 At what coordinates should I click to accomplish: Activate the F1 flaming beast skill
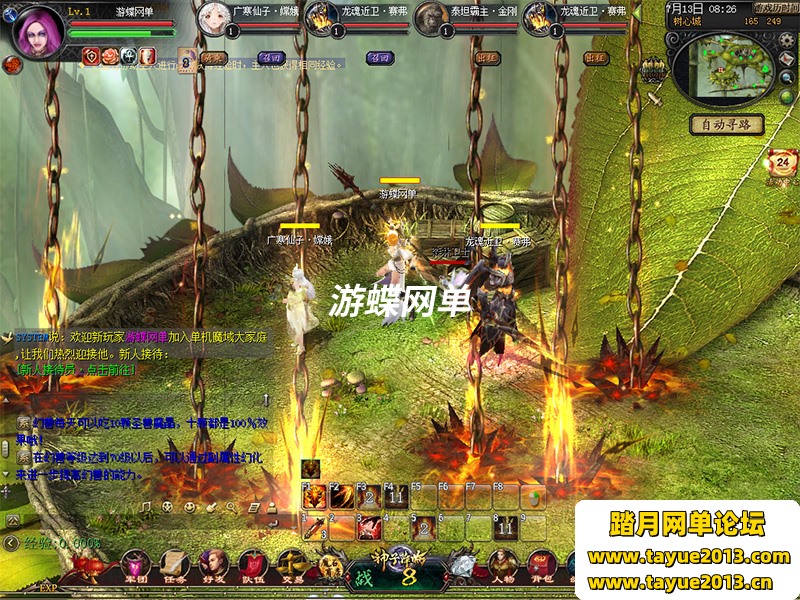314,496
